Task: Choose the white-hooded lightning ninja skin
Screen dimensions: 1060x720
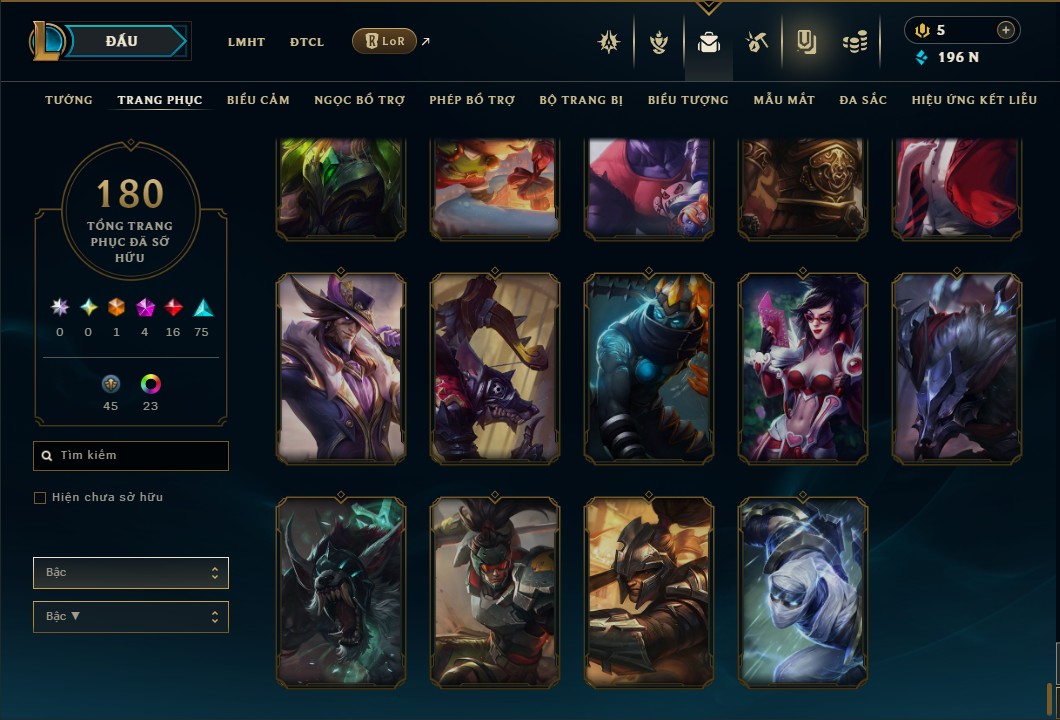Action: point(803,591)
